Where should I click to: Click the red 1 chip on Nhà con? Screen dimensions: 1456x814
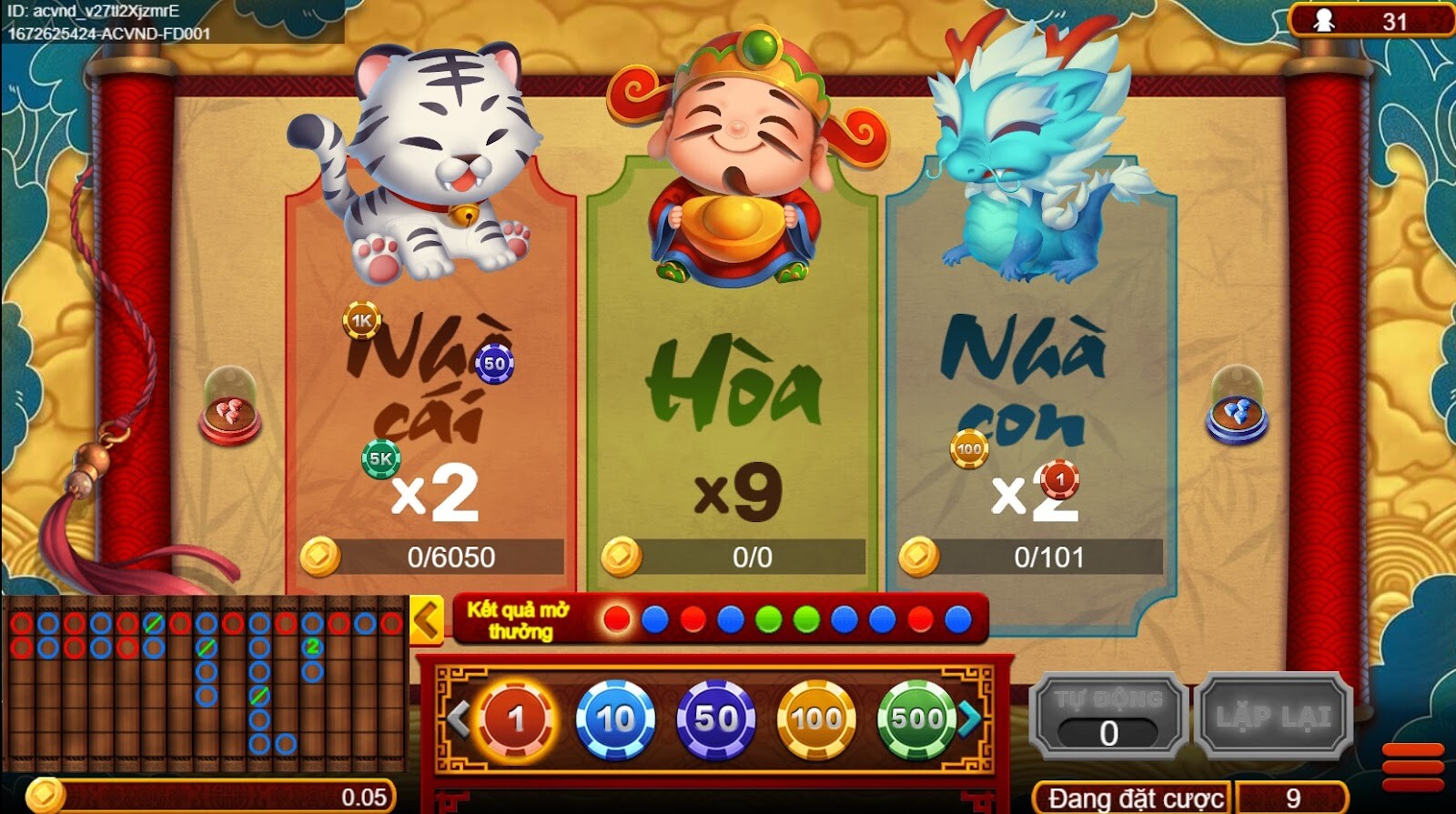(1059, 477)
